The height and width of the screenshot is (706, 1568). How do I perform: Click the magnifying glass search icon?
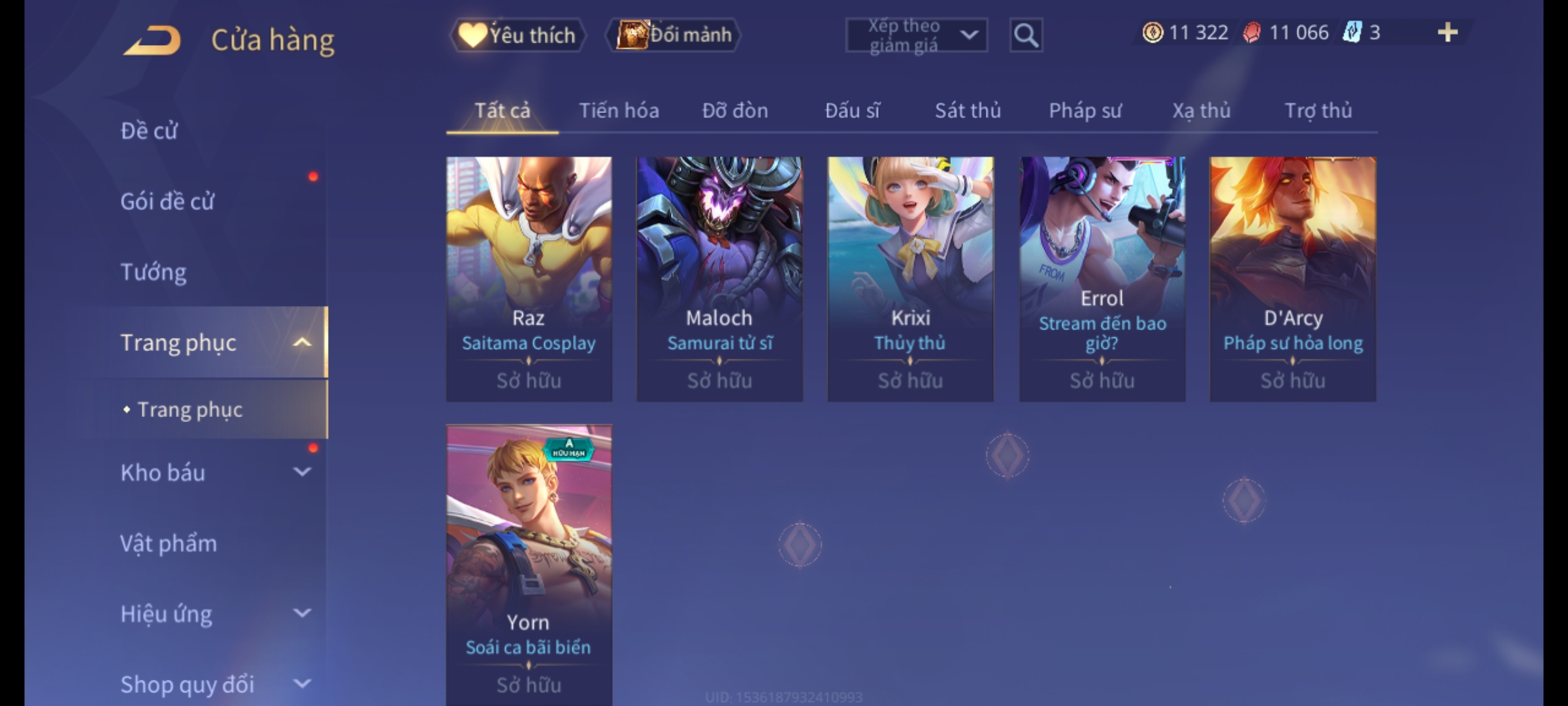1026,35
